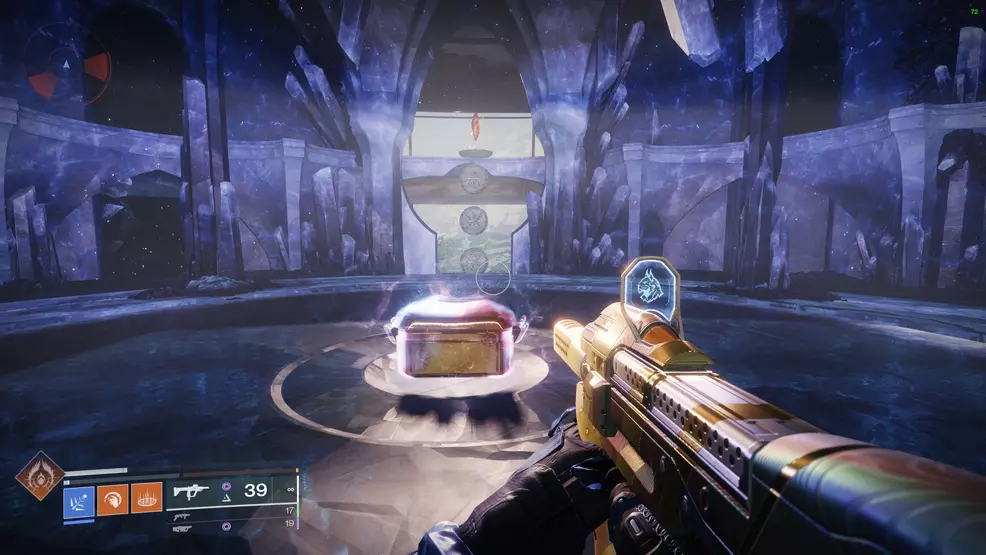This screenshot has height=555, width=986.
Task: Click the circular radar with red segments
Action: 67,63
